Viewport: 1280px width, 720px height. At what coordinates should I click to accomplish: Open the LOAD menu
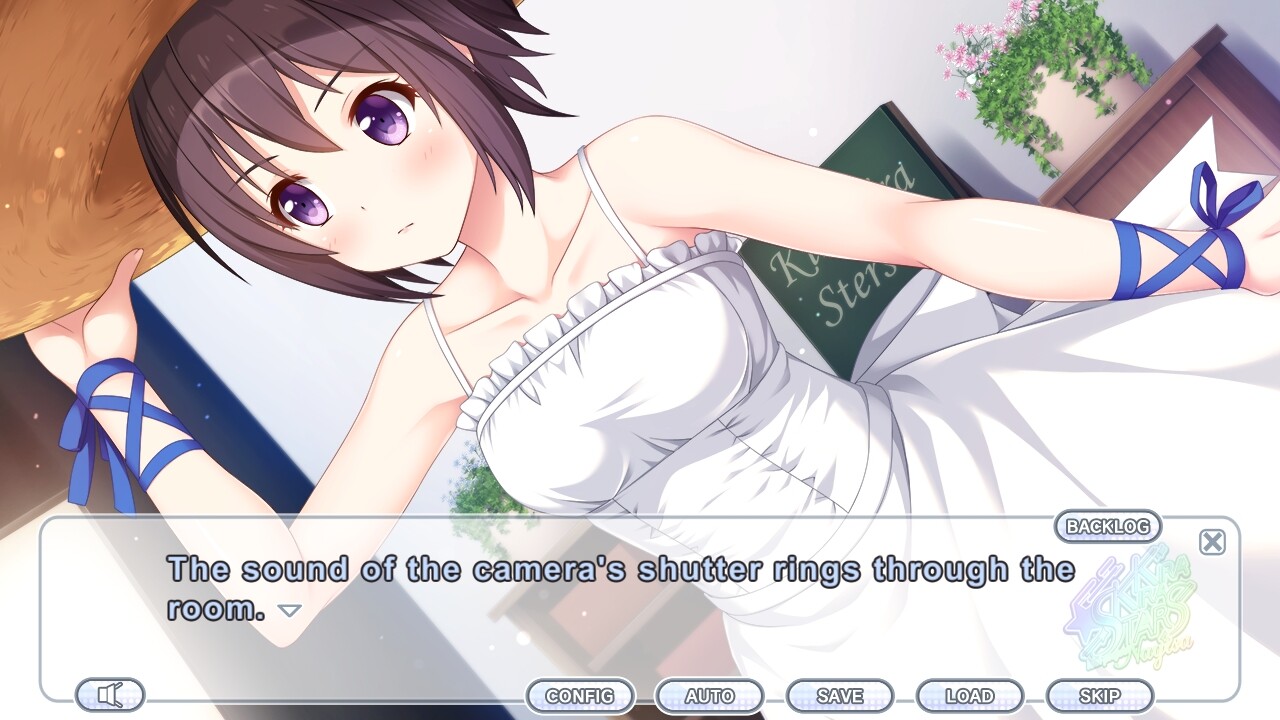click(969, 695)
